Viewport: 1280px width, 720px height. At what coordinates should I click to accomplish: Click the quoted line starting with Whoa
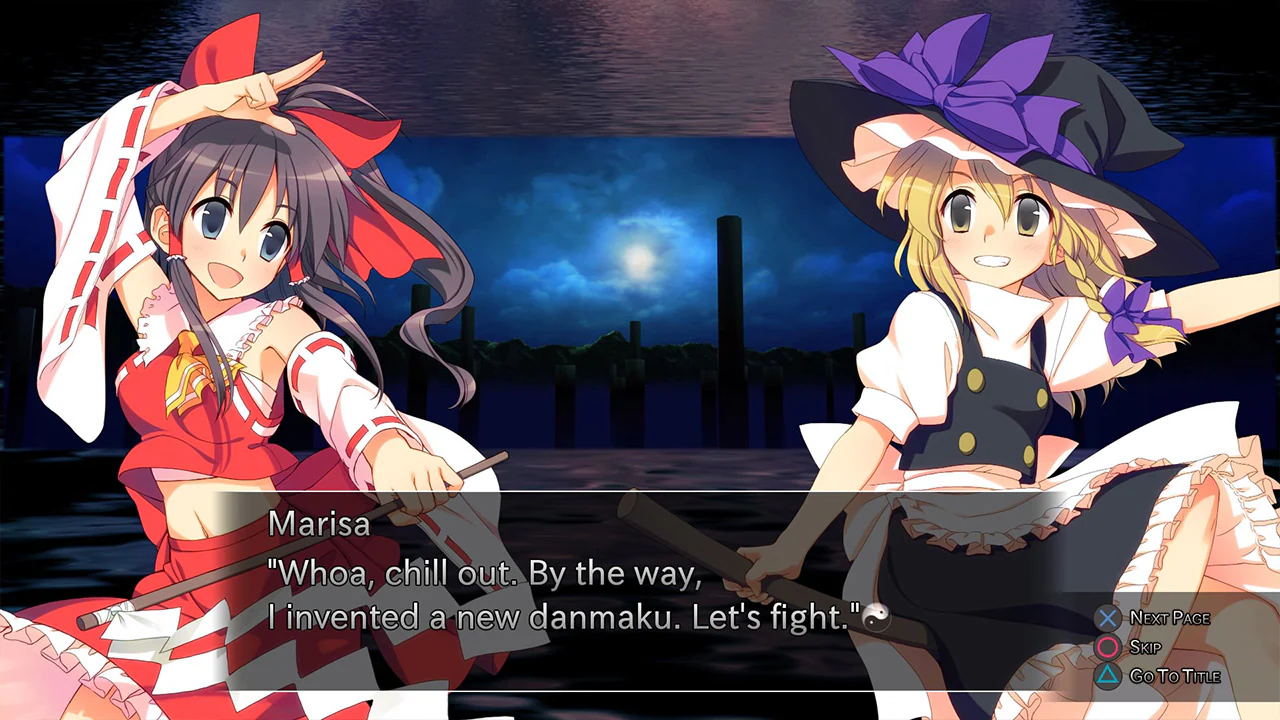(x=480, y=573)
